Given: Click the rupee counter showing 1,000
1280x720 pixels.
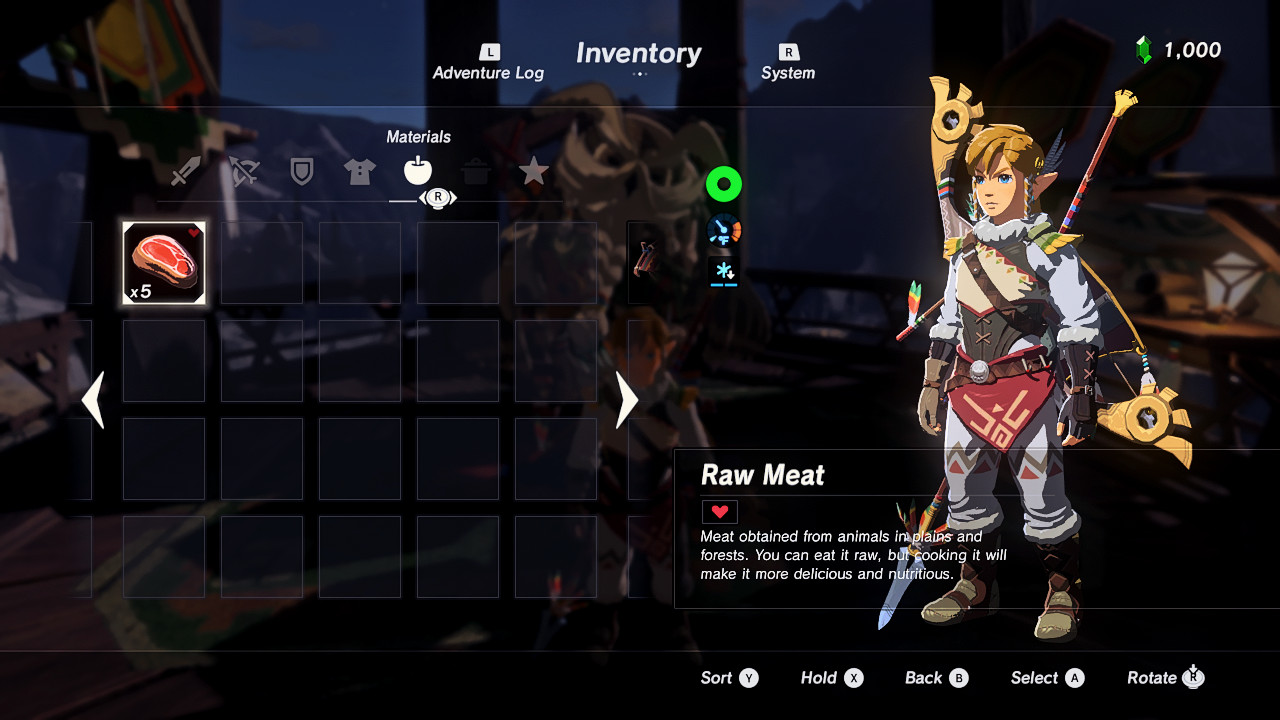Looking at the screenshot, I should click(1181, 49).
